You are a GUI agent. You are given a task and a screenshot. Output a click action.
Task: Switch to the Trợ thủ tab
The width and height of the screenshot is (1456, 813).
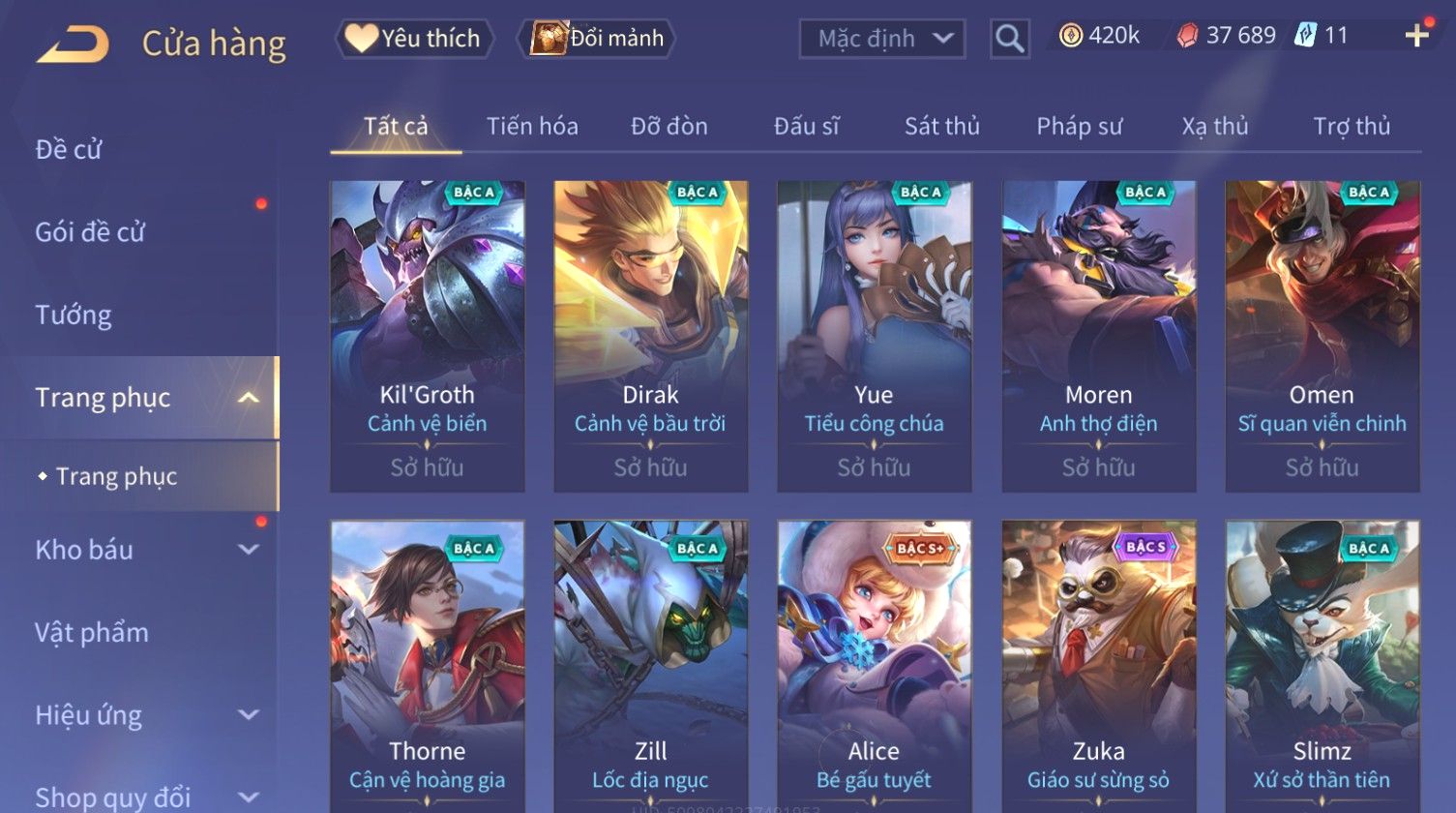click(1351, 127)
